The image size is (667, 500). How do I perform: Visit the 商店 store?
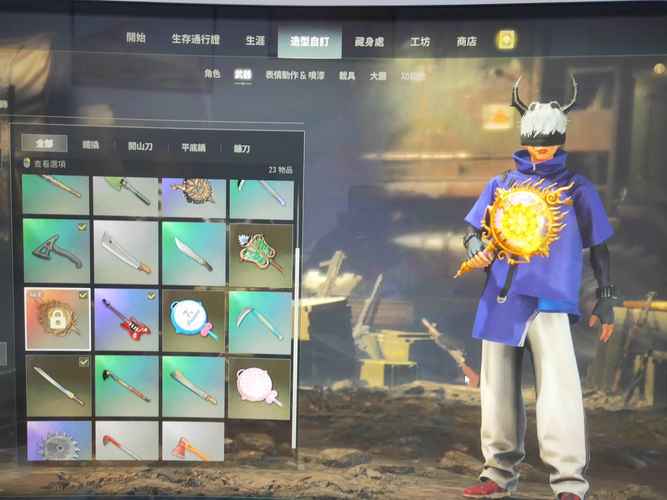coord(466,42)
